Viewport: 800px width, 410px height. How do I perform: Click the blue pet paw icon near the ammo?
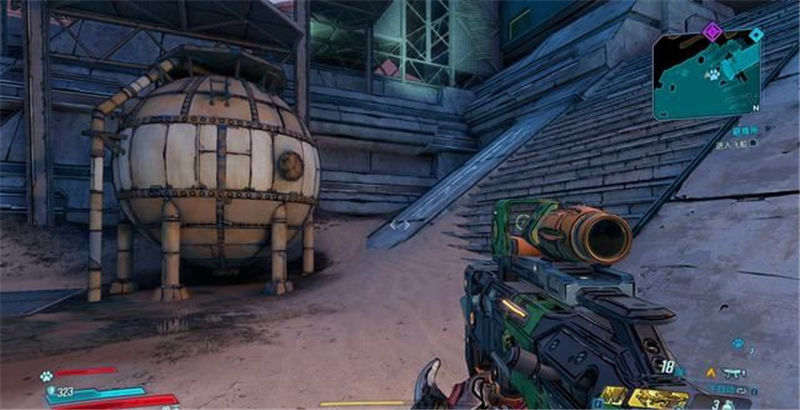pos(737,344)
